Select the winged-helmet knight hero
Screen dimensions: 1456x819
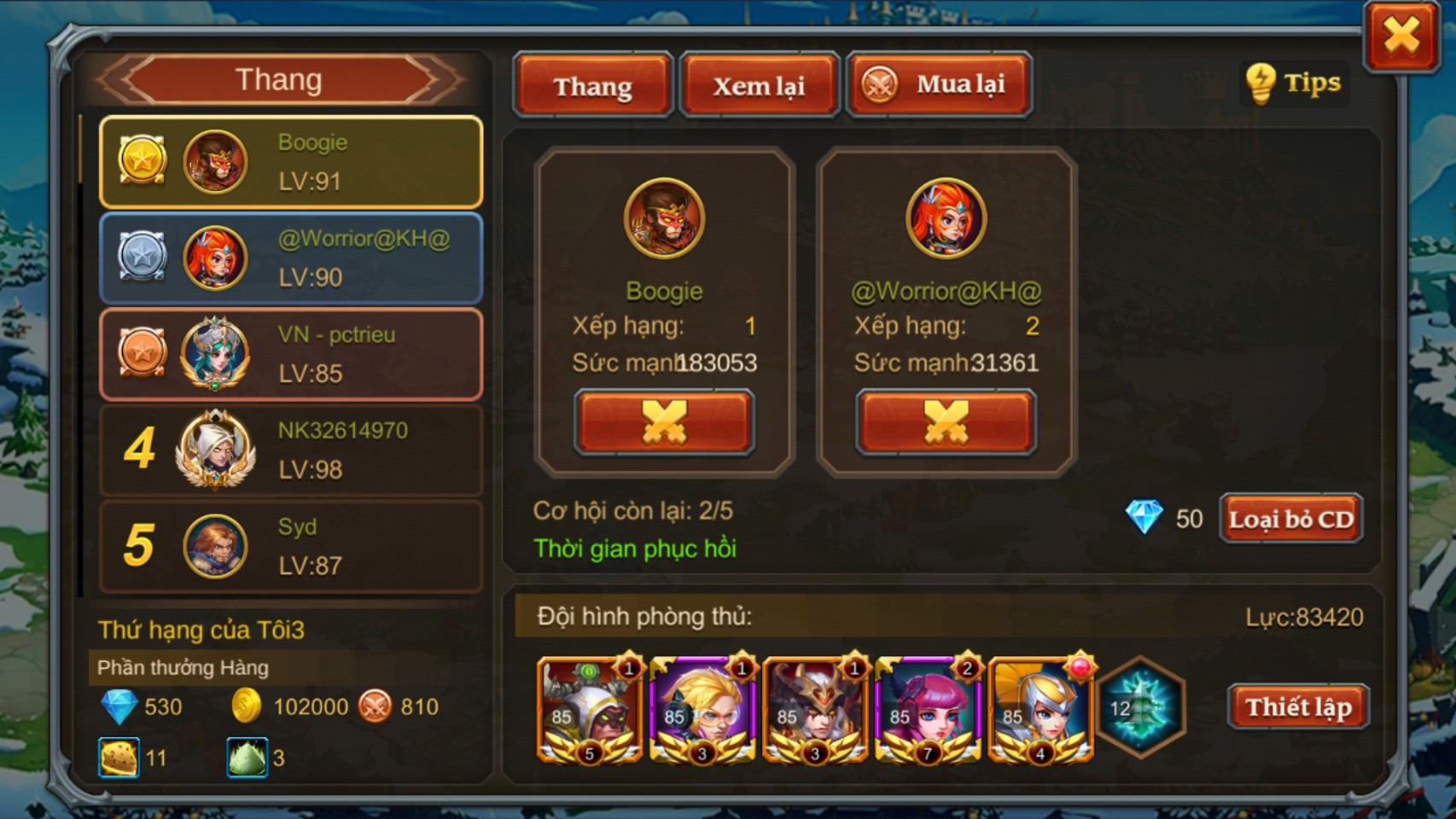coord(1040,710)
